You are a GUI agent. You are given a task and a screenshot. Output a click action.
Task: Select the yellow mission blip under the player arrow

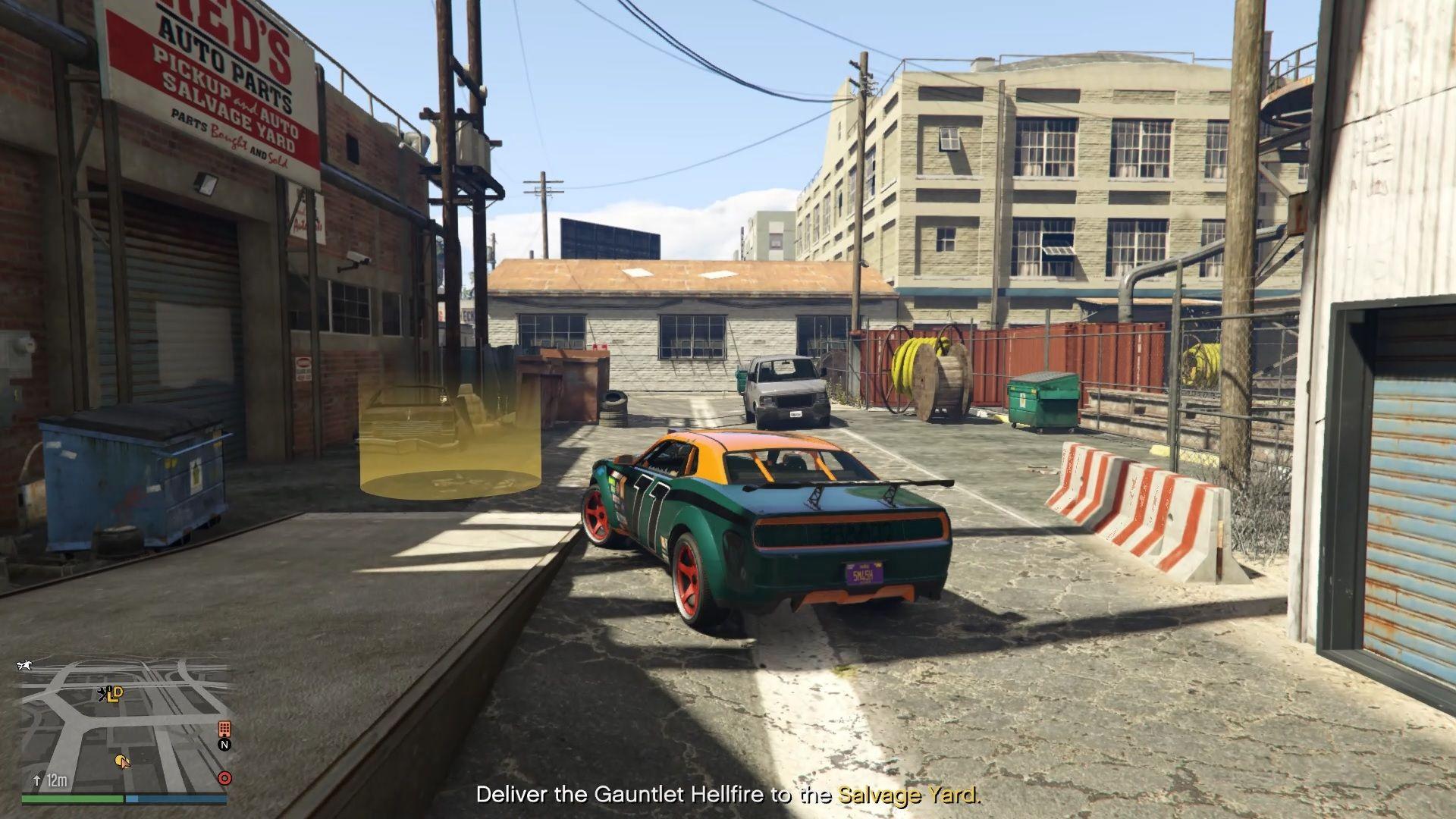coord(120,760)
